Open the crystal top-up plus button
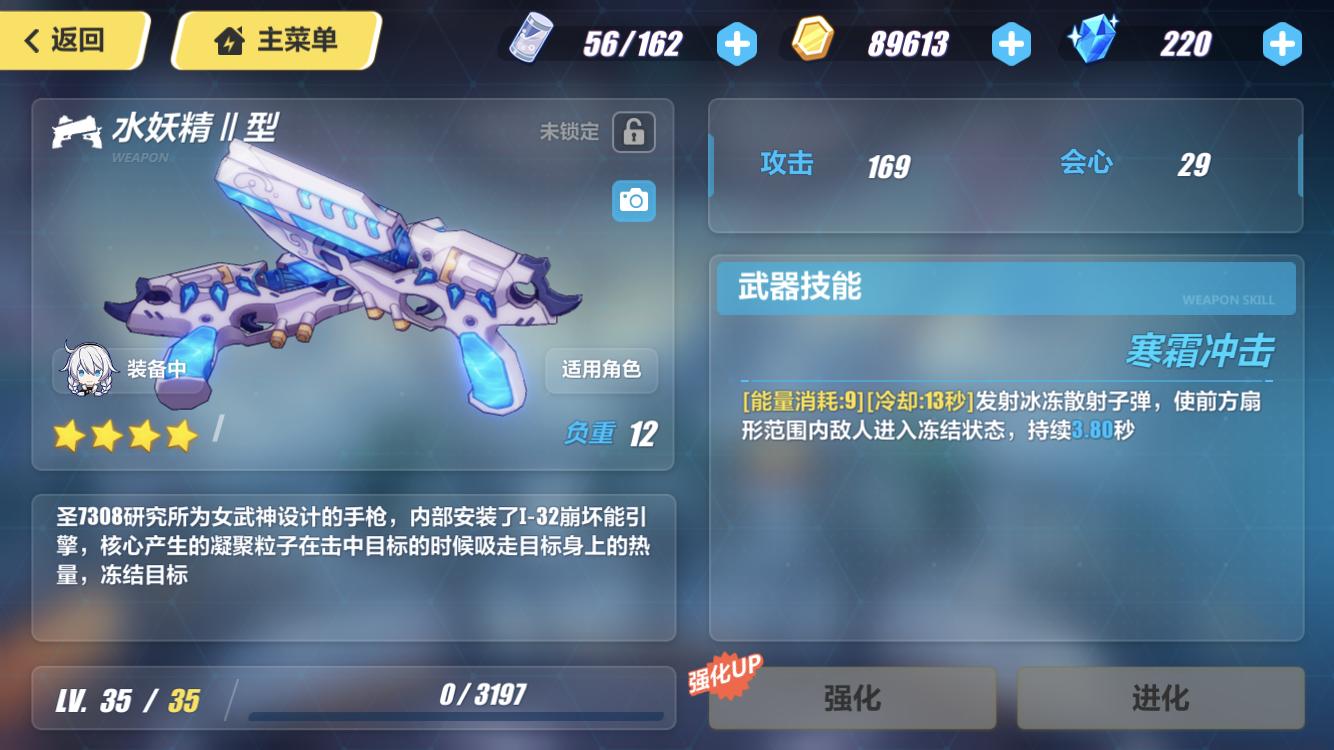This screenshot has height=750, width=1334. point(1281,44)
